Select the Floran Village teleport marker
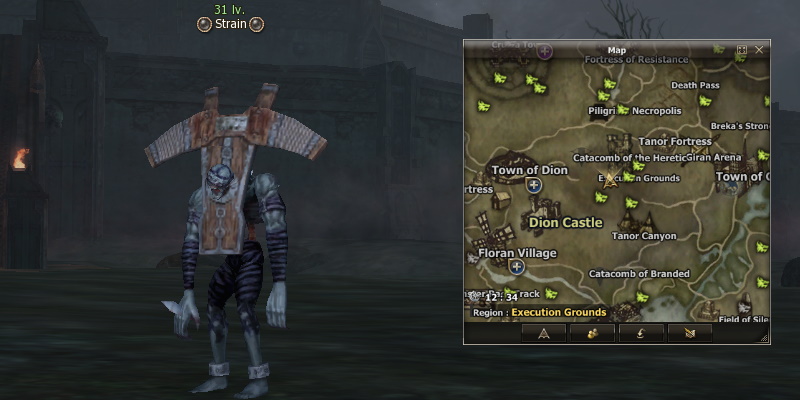 [x=517, y=267]
